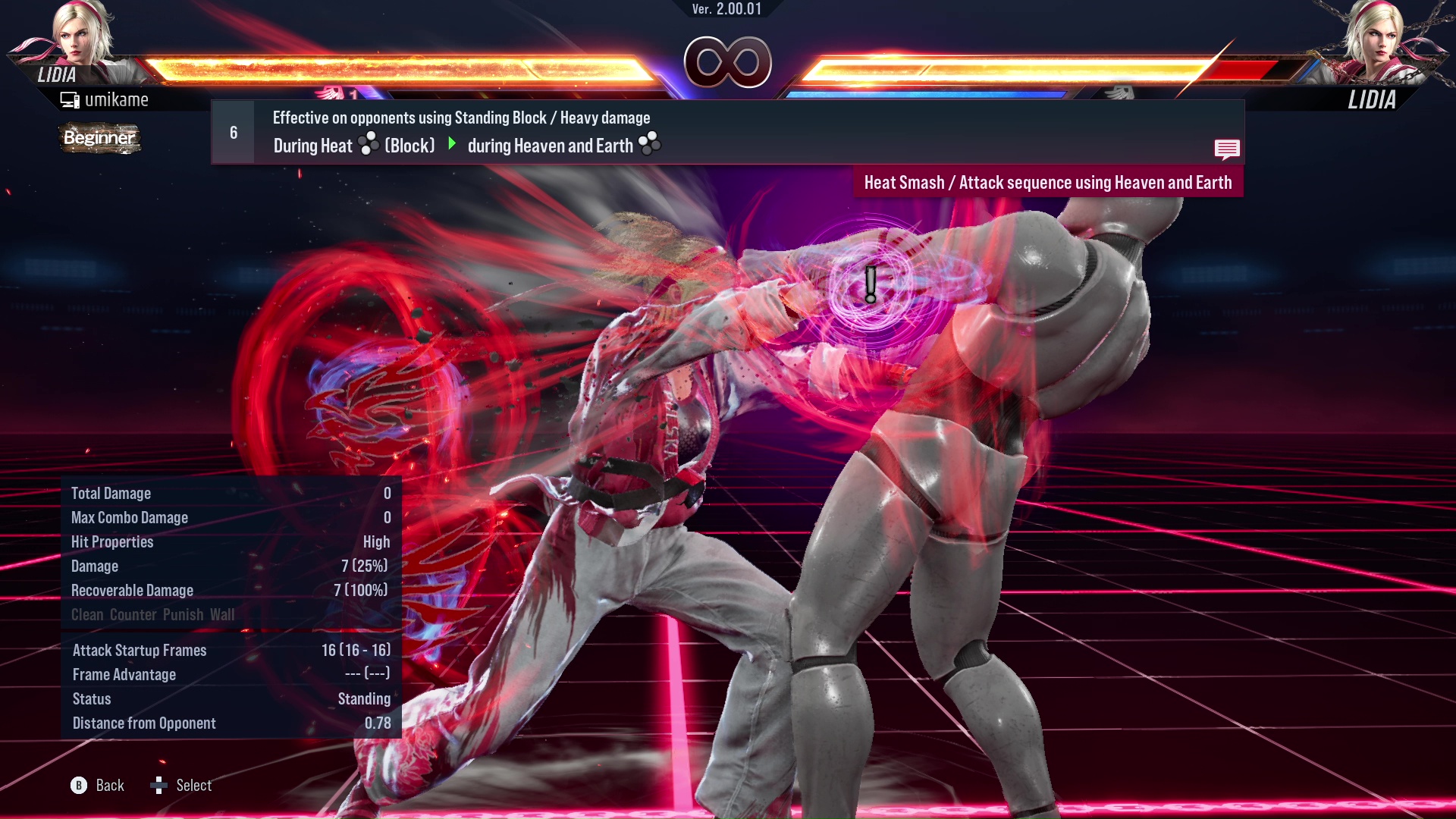The image size is (1456, 819).
Task: Click the Select option at screen bottom
Action: coord(195,786)
